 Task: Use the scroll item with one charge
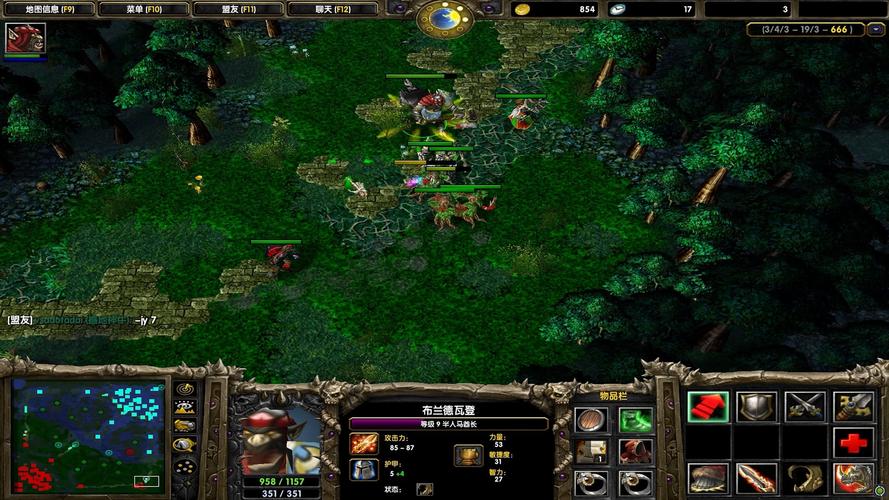[591, 451]
